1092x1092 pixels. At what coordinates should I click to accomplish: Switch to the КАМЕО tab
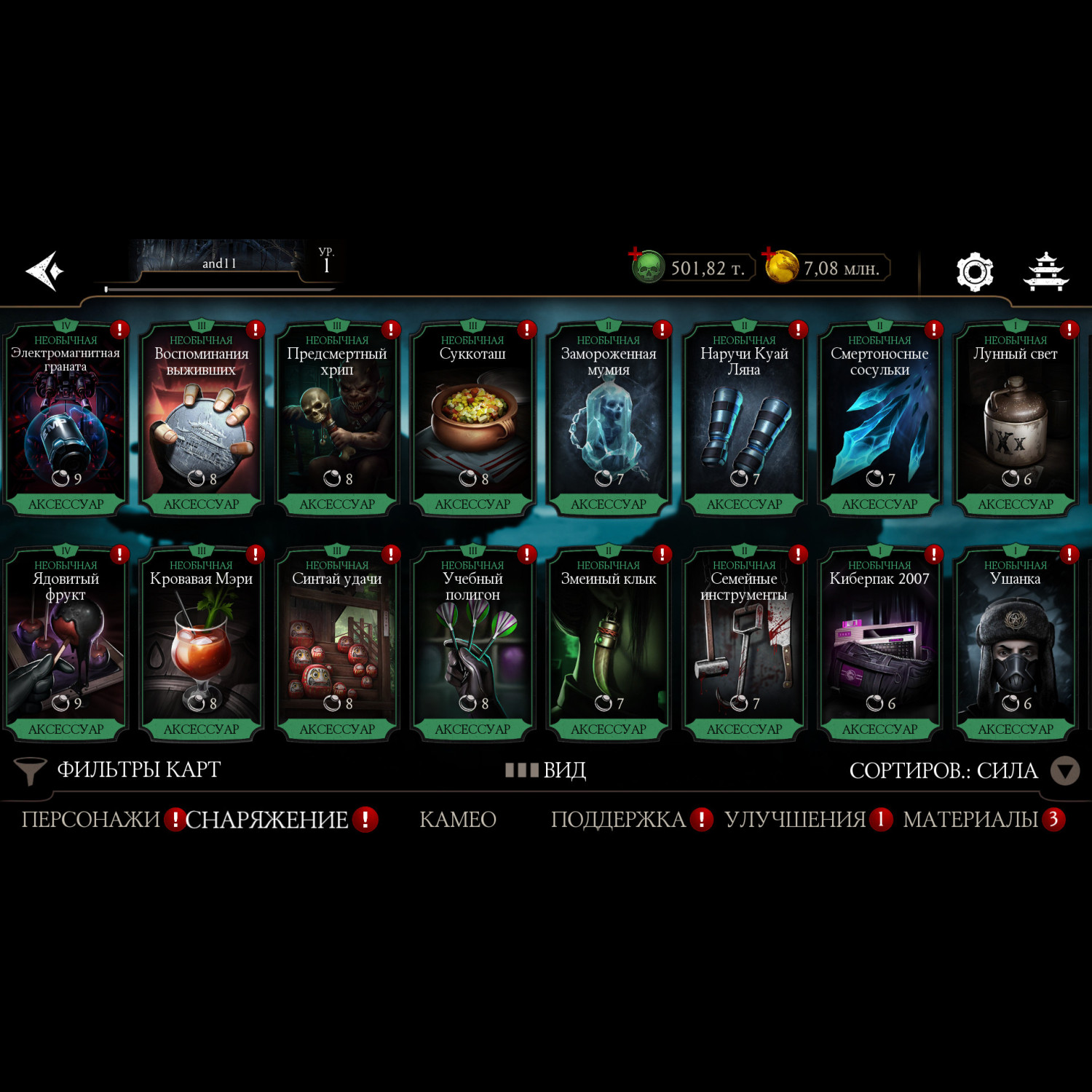458,820
